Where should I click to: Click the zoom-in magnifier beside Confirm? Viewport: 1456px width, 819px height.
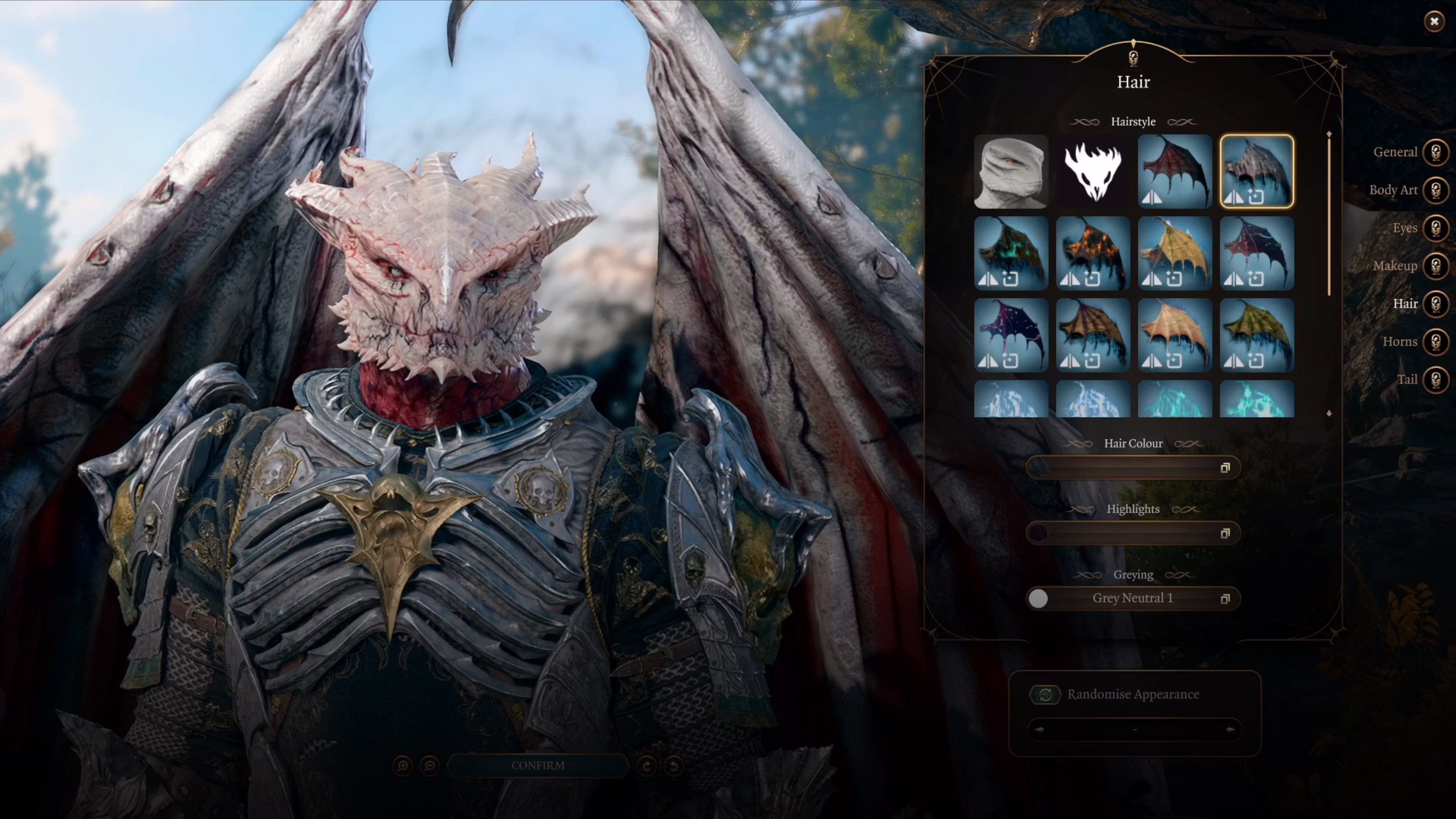pyautogui.click(x=402, y=766)
